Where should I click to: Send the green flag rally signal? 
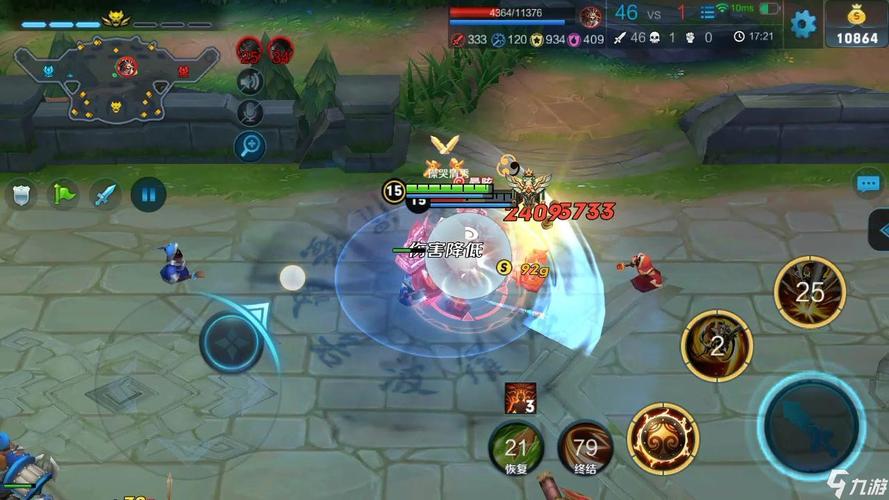pos(65,194)
